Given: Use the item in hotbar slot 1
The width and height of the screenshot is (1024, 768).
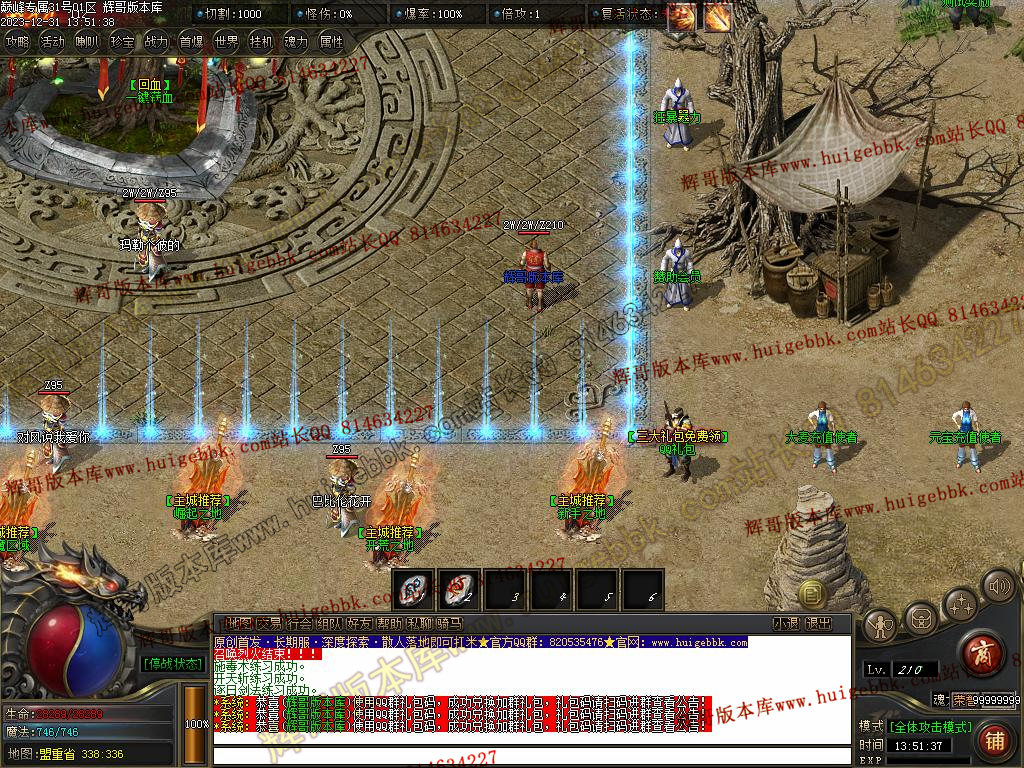Looking at the screenshot, I should [x=414, y=589].
